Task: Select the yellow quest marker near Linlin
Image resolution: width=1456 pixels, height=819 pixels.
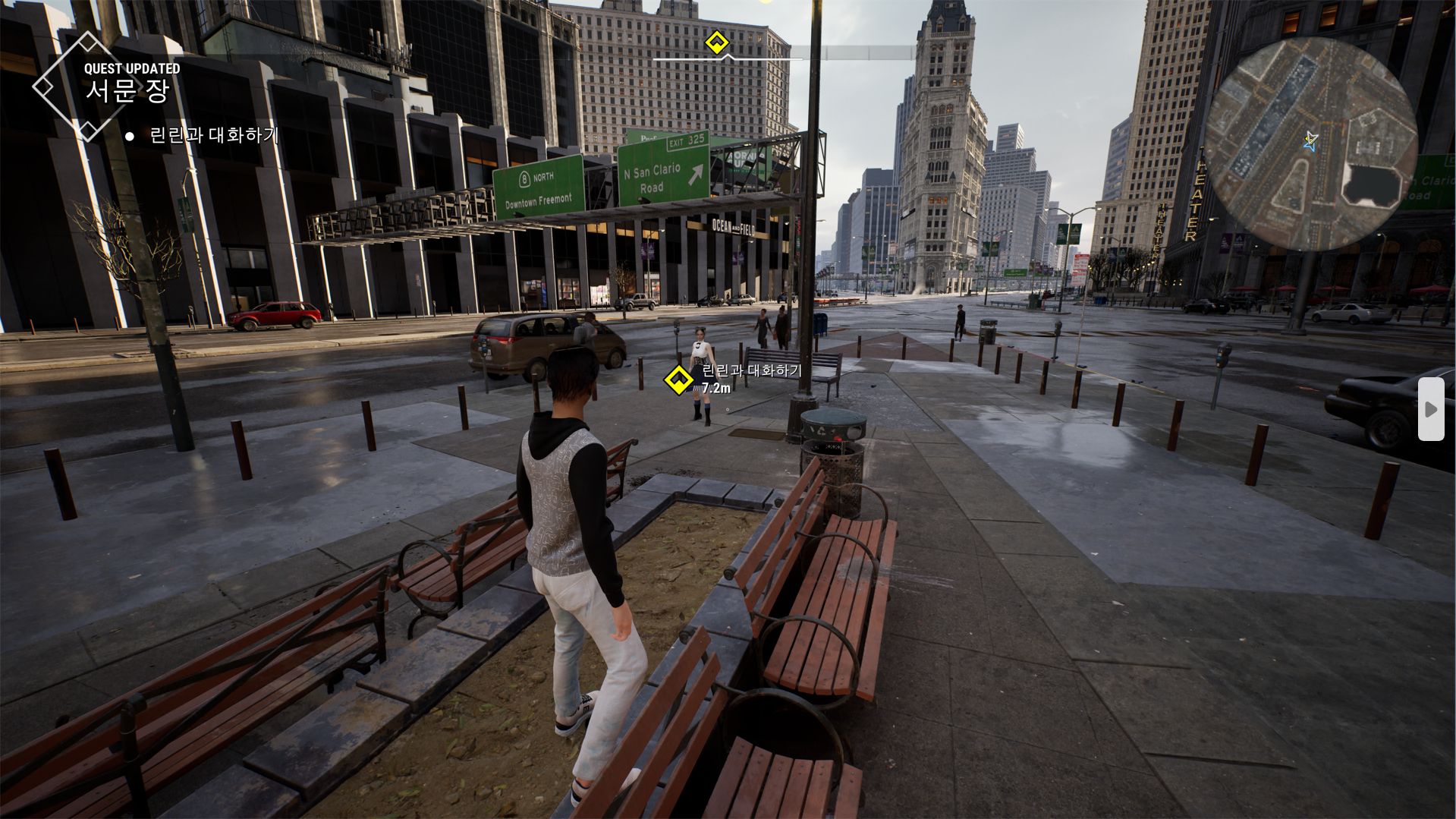Action: [x=678, y=380]
